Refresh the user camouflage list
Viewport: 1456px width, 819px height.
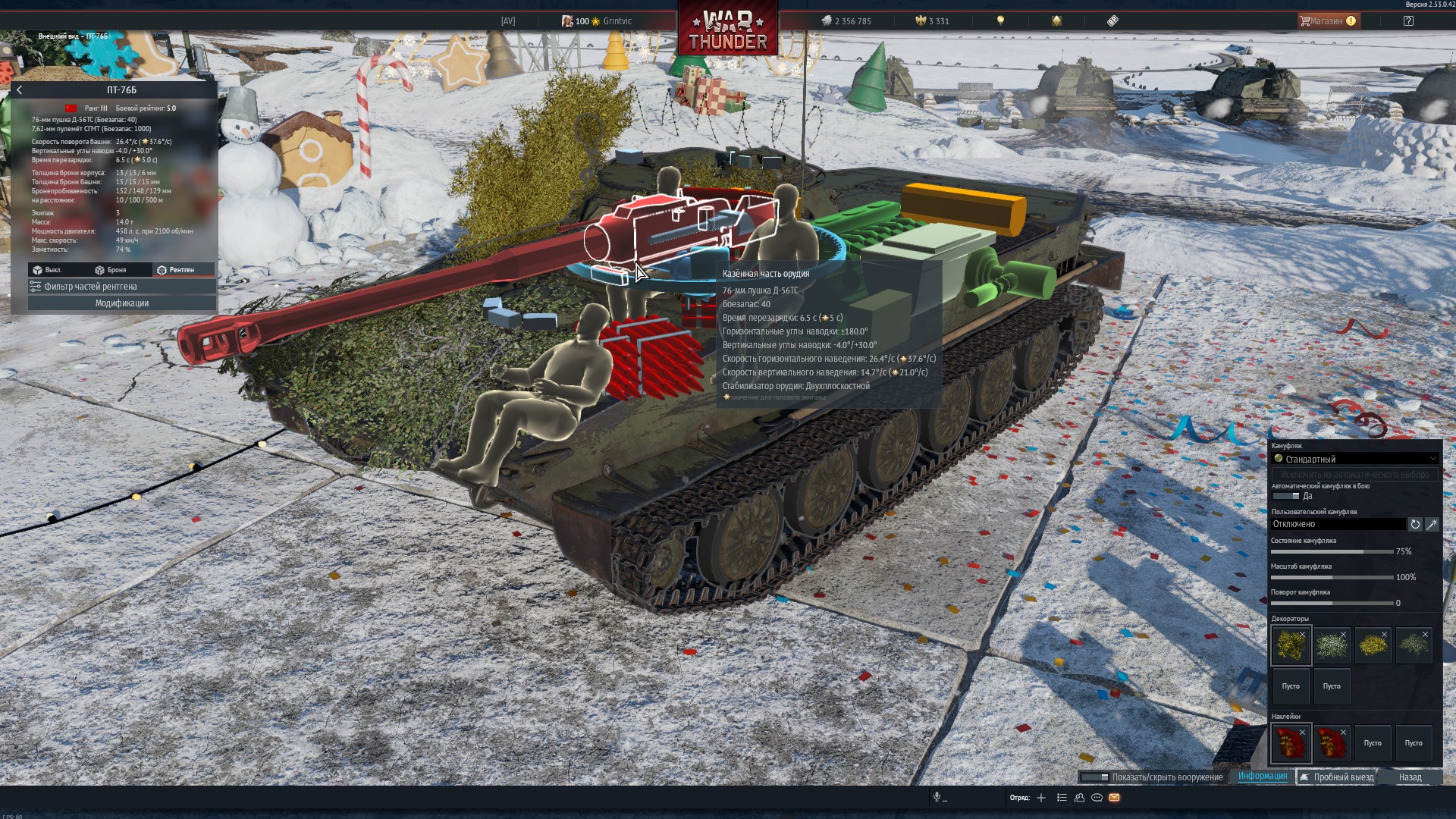1415,524
